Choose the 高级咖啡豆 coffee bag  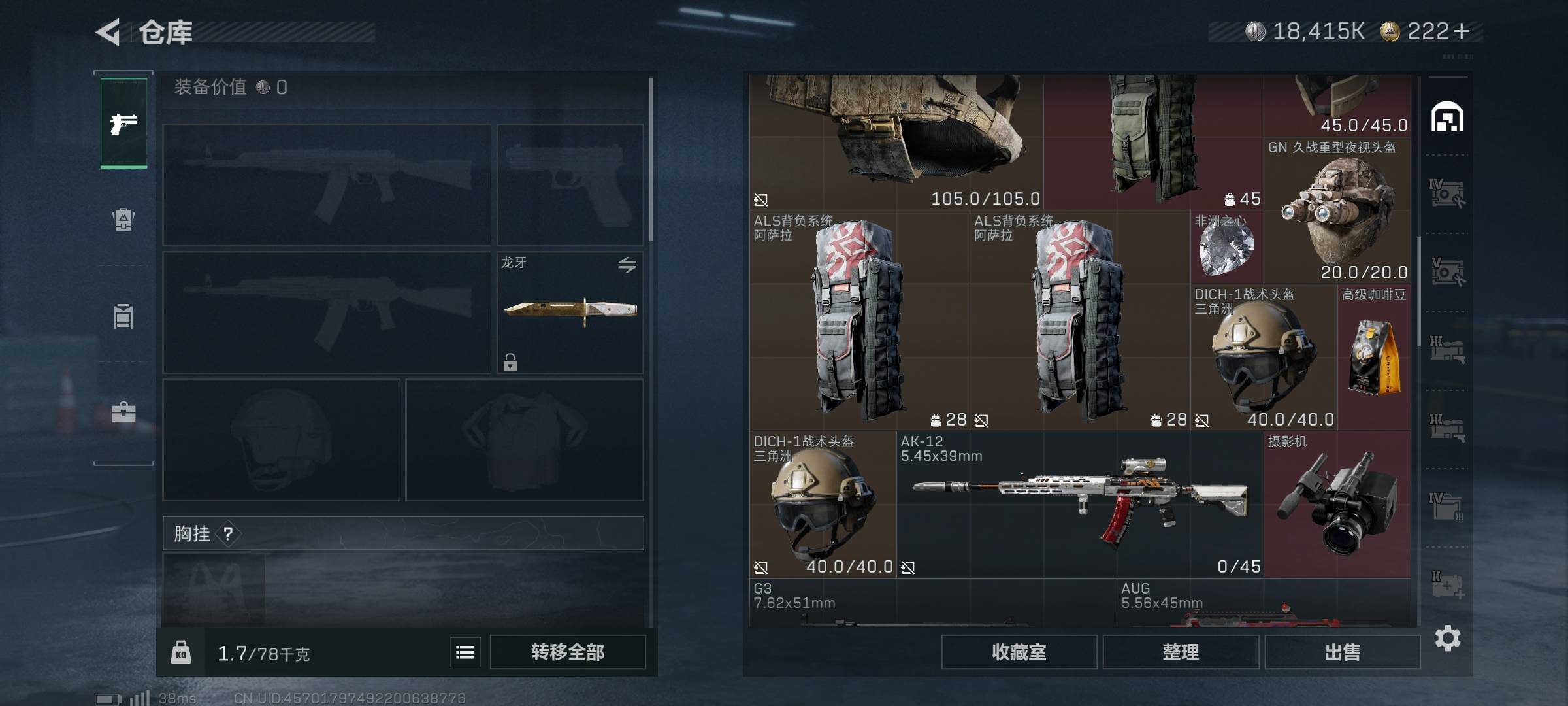click(1373, 357)
